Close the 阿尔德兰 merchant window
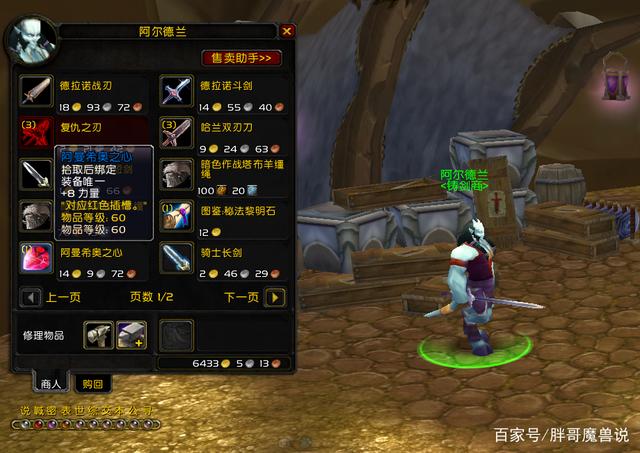Image resolution: width=640 pixels, height=453 pixels. tap(287, 31)
